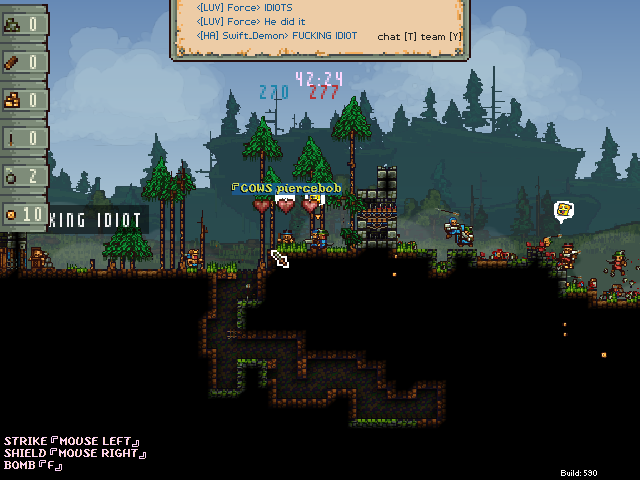Image resolution: width=640 pixels, height=480 pixels.
Task: Select the wood log resource slot
Action: [x=23, y=62]
